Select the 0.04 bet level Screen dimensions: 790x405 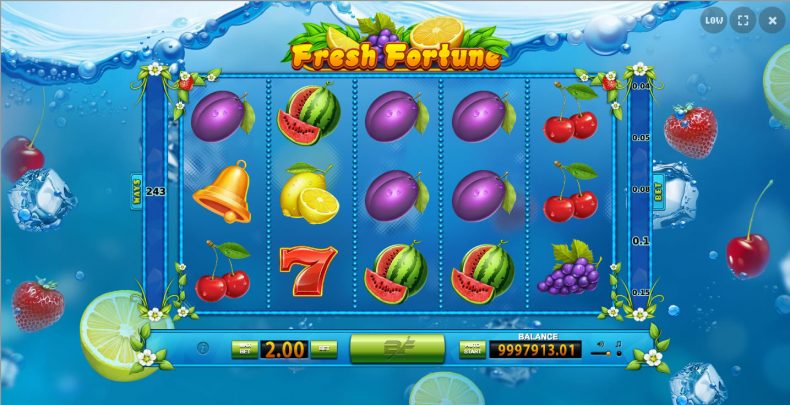click(x=641, y=87)
